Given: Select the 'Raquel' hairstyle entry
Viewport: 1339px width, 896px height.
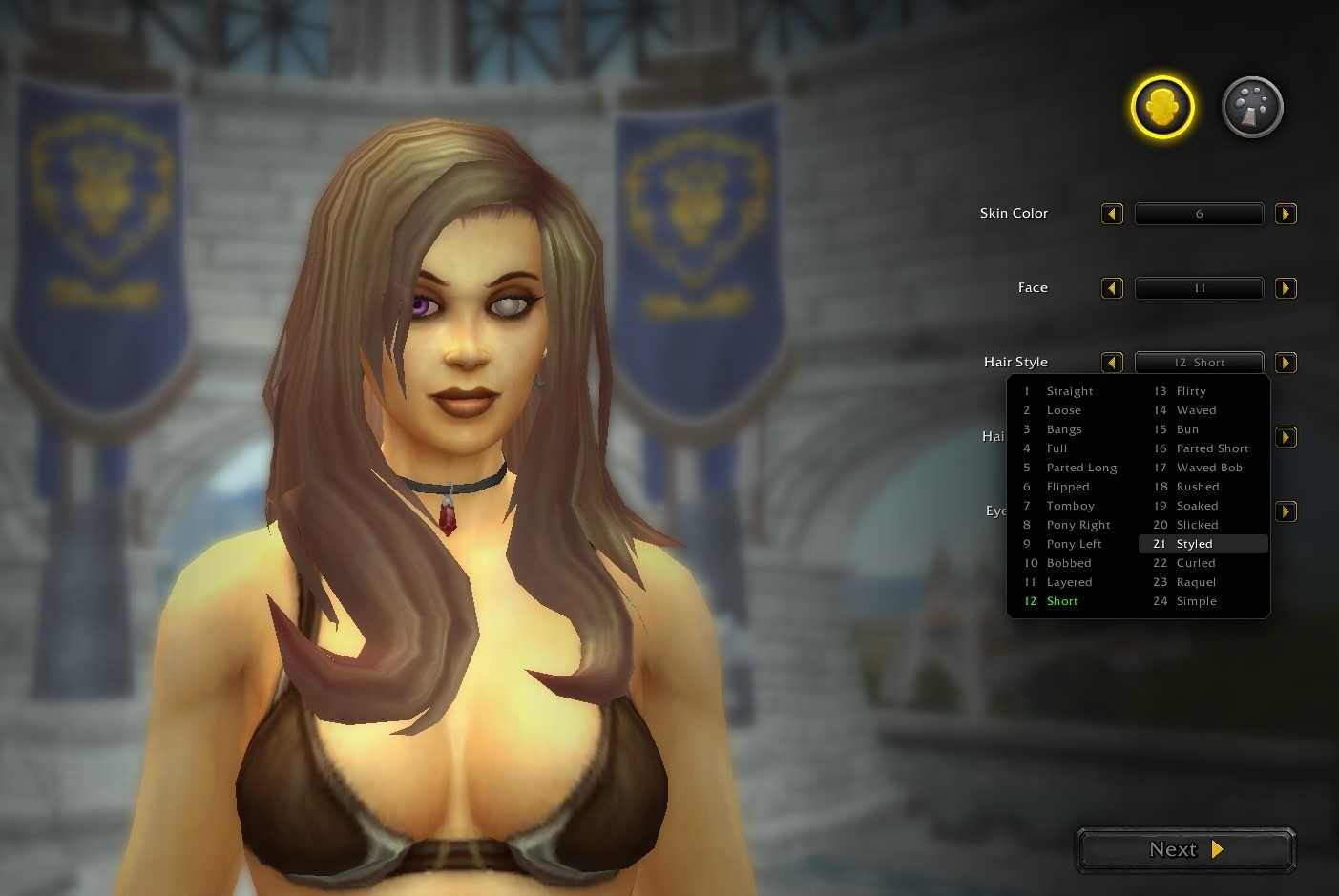Looking at the screenshot, I should (1196, 581).
